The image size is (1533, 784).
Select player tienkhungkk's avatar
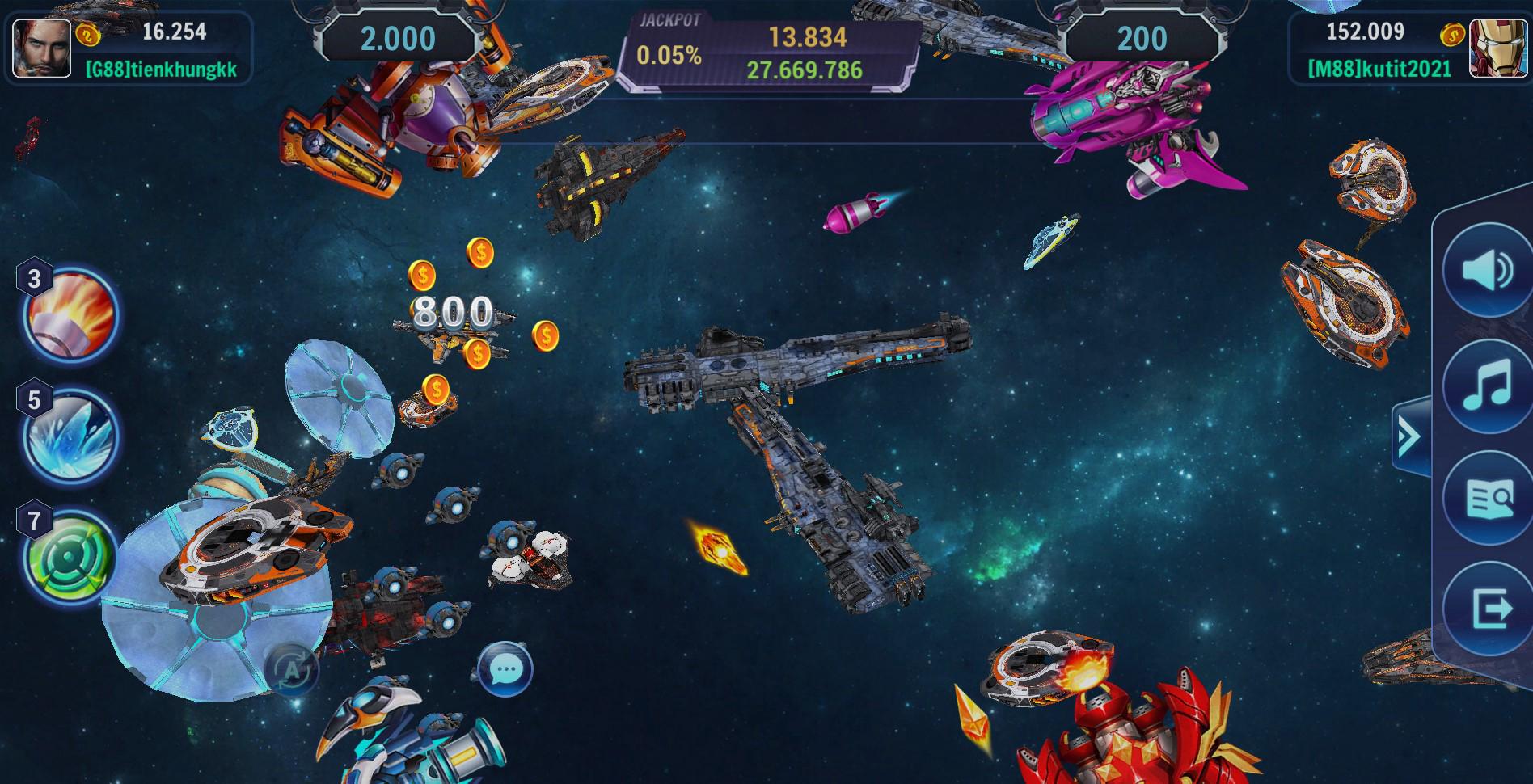point(36,48)
